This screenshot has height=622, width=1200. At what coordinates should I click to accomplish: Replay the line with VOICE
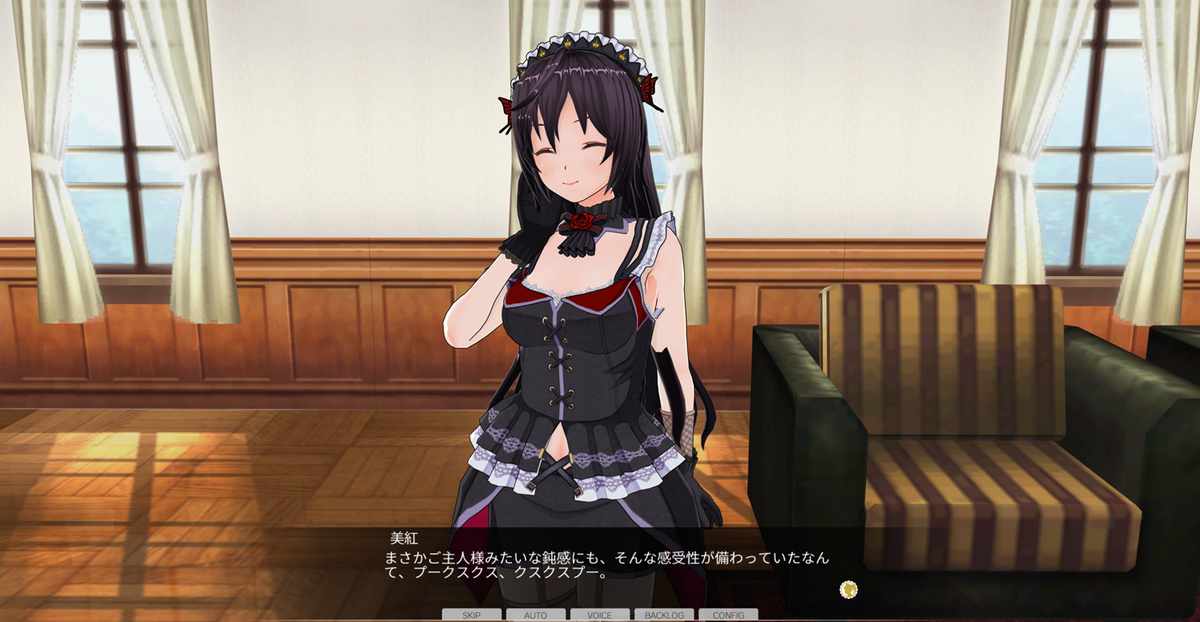[600, 615]
